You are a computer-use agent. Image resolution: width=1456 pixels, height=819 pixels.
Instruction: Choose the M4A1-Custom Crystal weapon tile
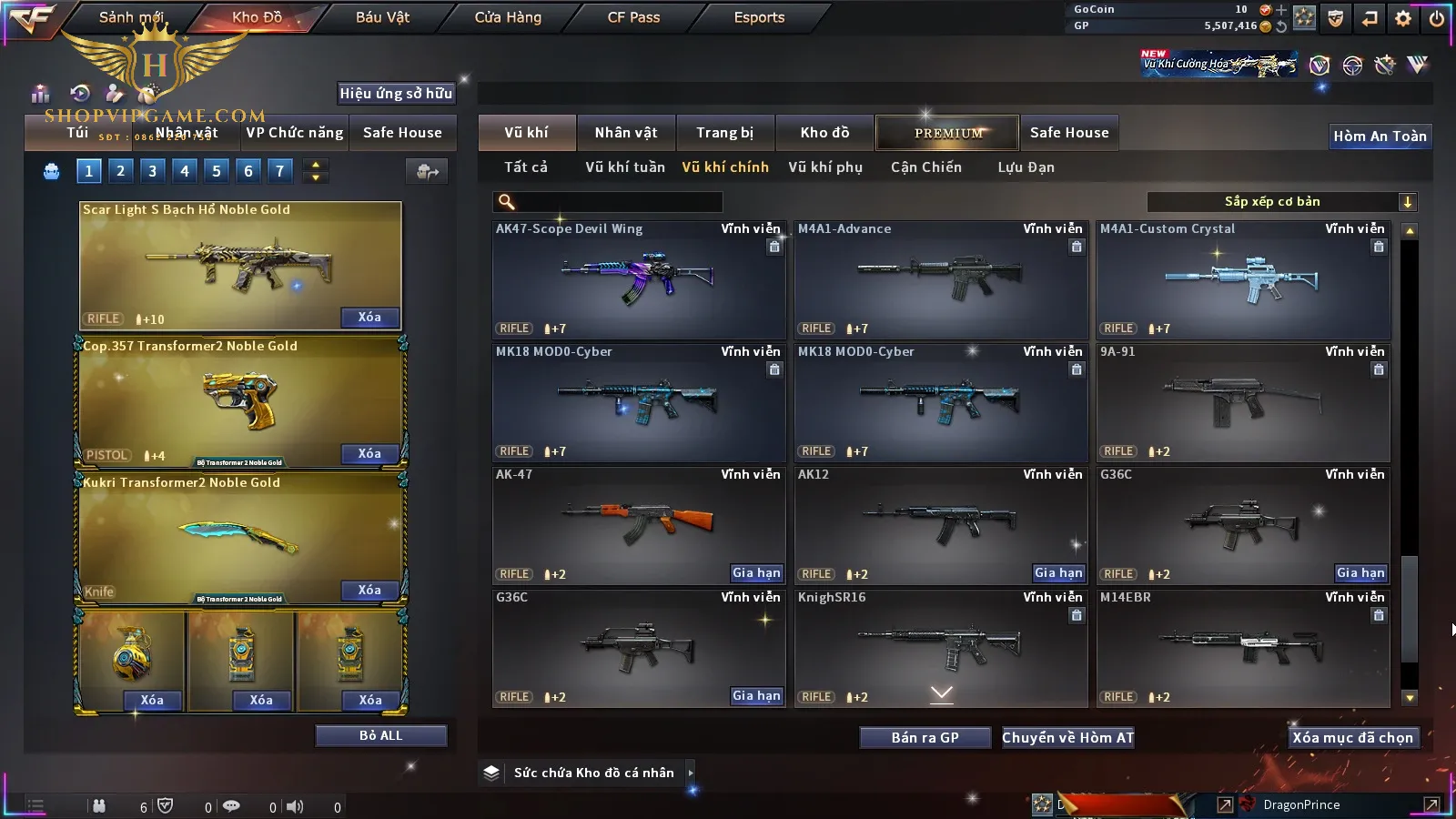tap(1242, 278)
